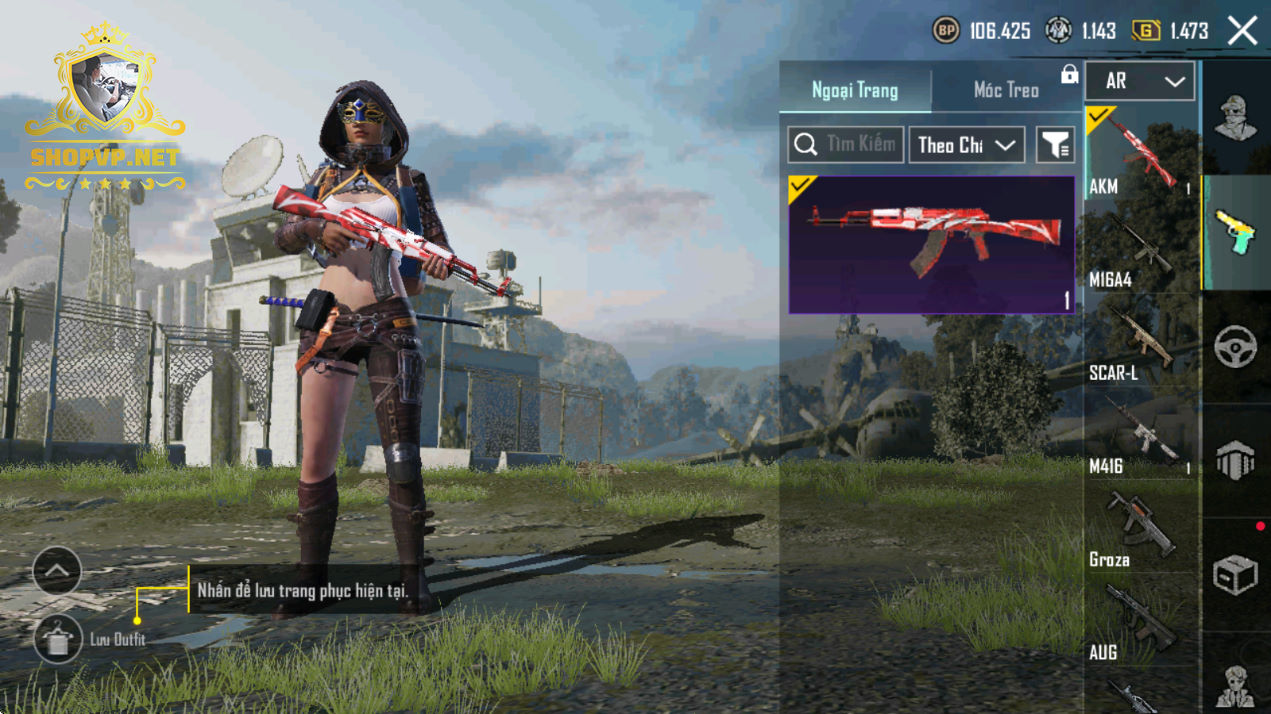The height and width of the screenshot is (714, 1271).
Task: Open the funnel filter options
Action: click(1055, 145)
